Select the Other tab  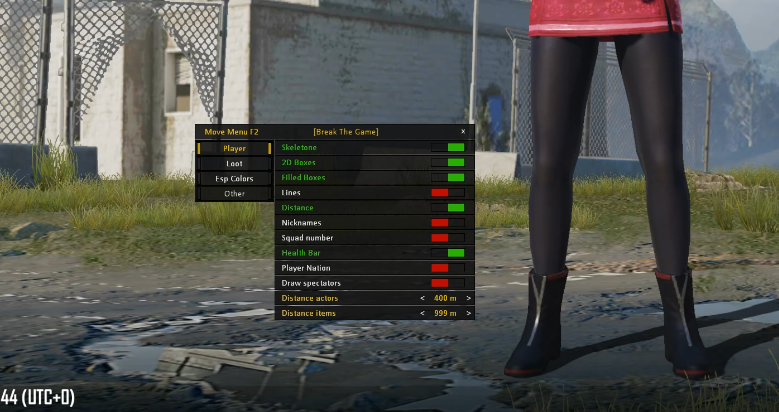tap(234, 193)
